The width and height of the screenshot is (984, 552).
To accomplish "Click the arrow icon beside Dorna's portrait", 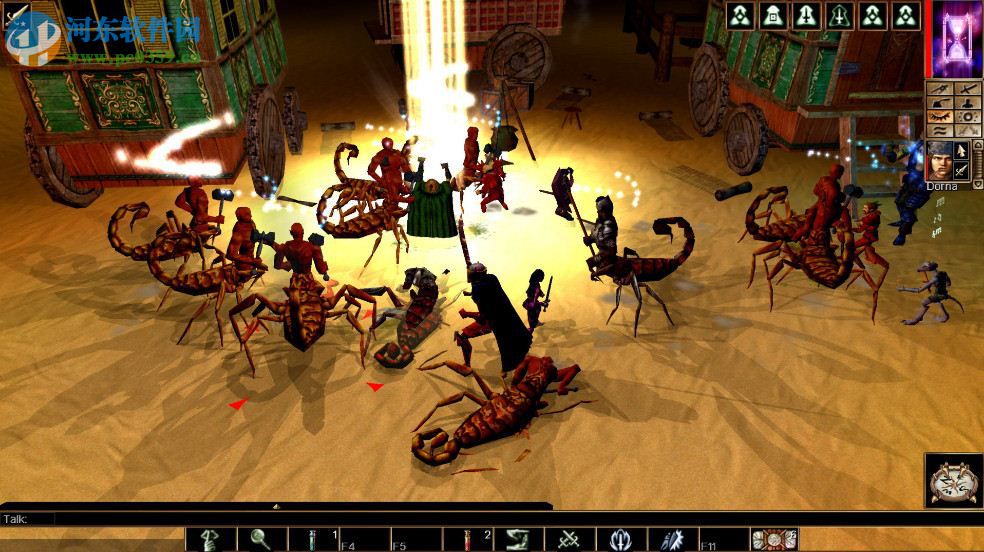I will 962,151.
